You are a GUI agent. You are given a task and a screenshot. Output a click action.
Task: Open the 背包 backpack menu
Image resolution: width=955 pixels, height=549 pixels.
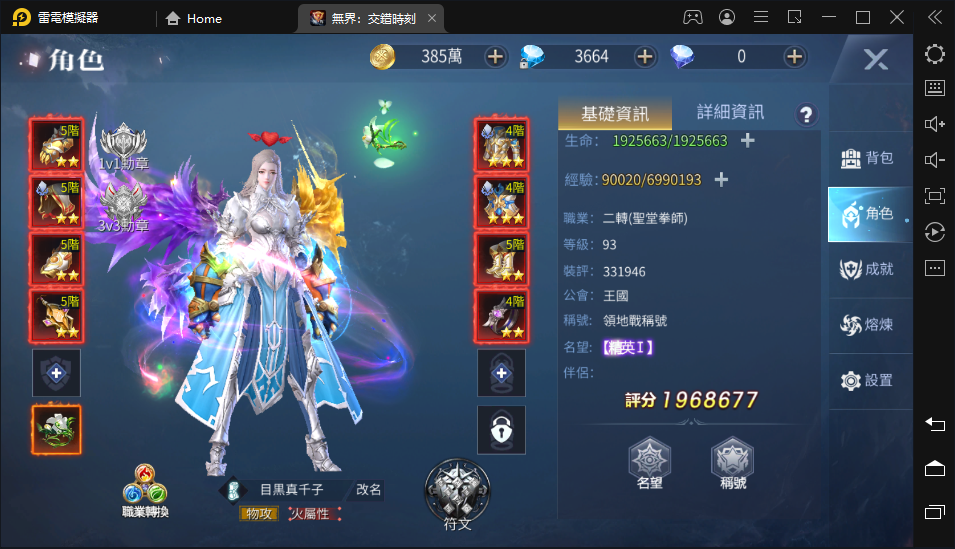pos(867,158)
